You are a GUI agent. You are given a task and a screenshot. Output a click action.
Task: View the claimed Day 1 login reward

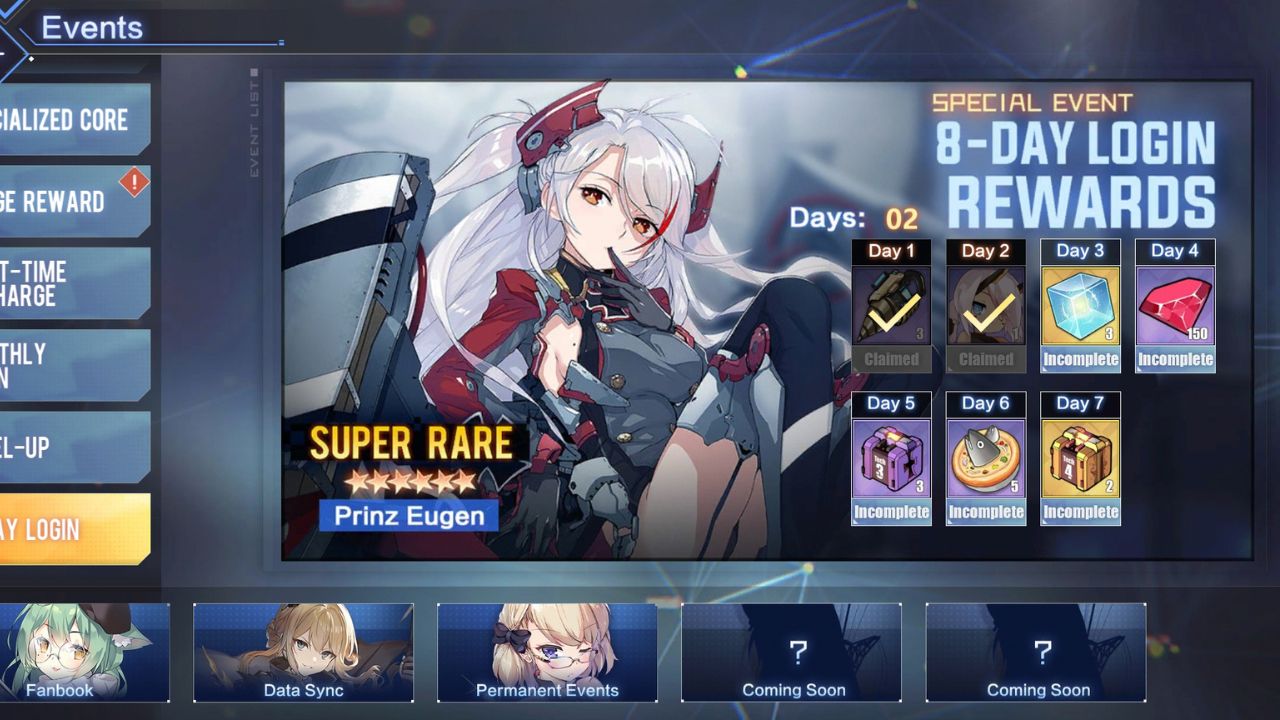click(891, 305)
